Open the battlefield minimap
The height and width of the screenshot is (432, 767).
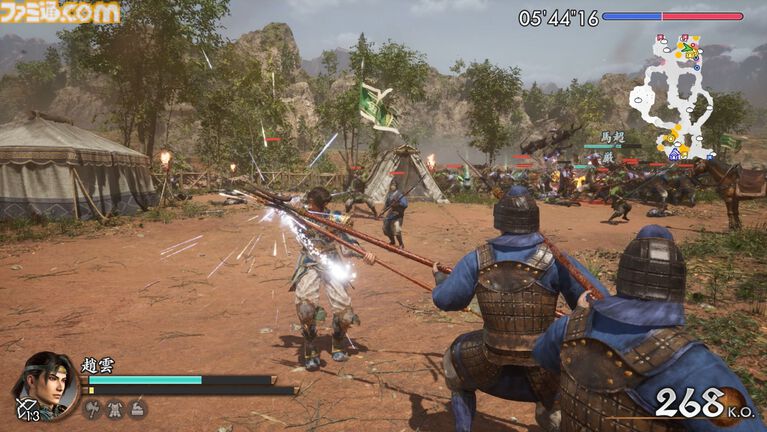click(x=673, y=97)
